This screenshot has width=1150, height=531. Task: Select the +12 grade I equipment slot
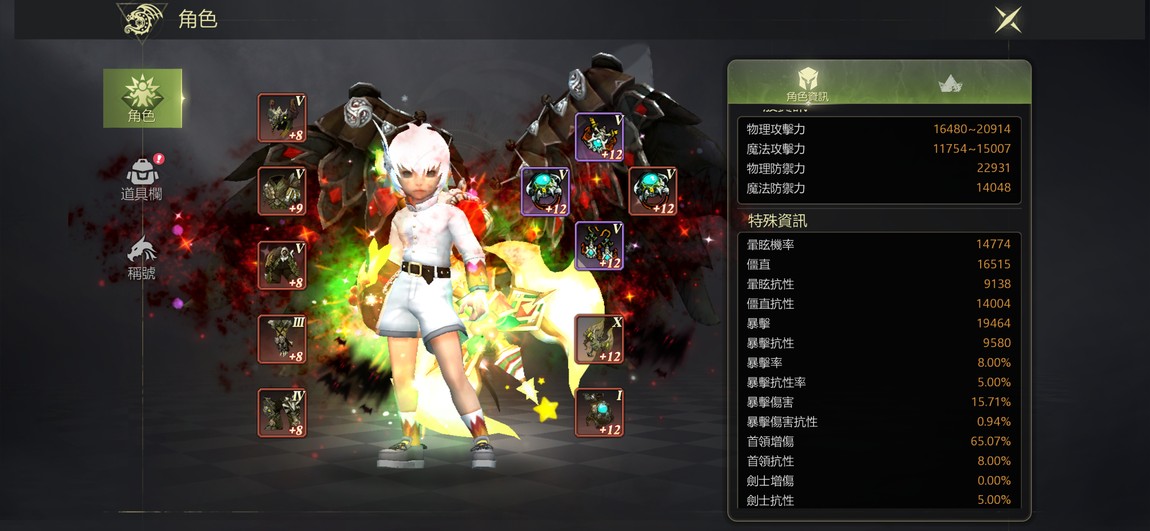coord(599,412)
